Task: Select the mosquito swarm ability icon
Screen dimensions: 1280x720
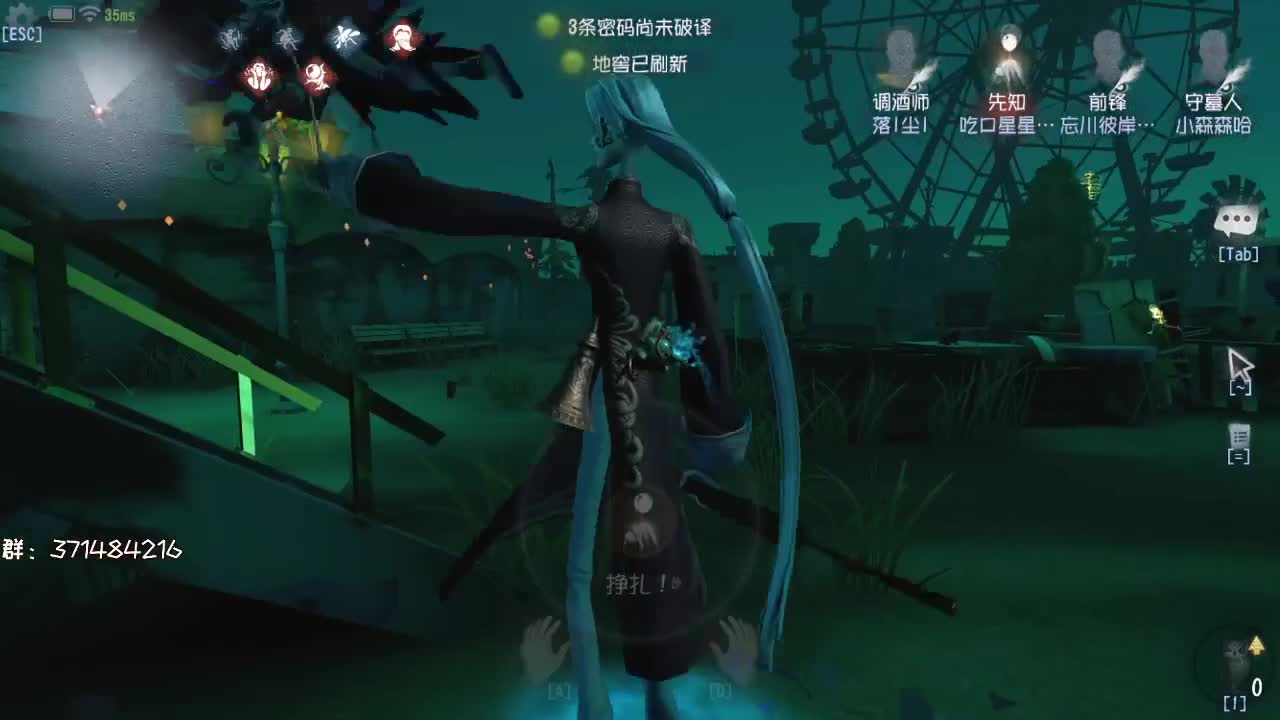Action: pos(346,37)
